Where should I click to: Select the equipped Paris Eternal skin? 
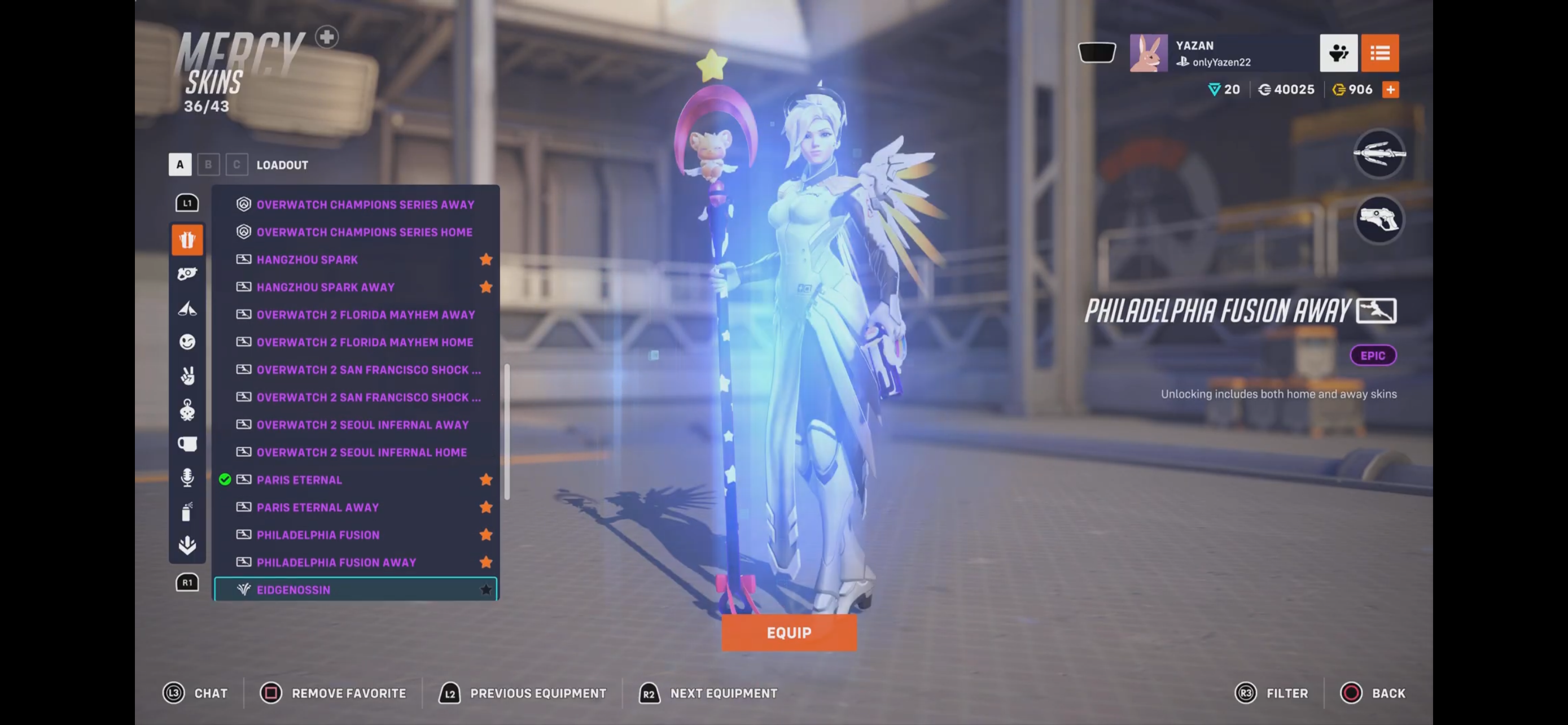[299, 480]
